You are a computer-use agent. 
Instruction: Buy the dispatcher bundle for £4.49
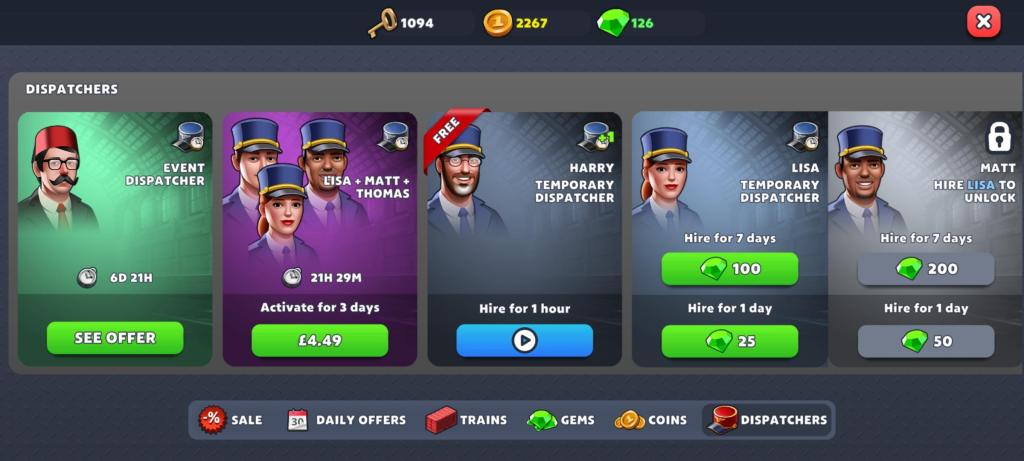pyautogui.click(x=319, y=340)
